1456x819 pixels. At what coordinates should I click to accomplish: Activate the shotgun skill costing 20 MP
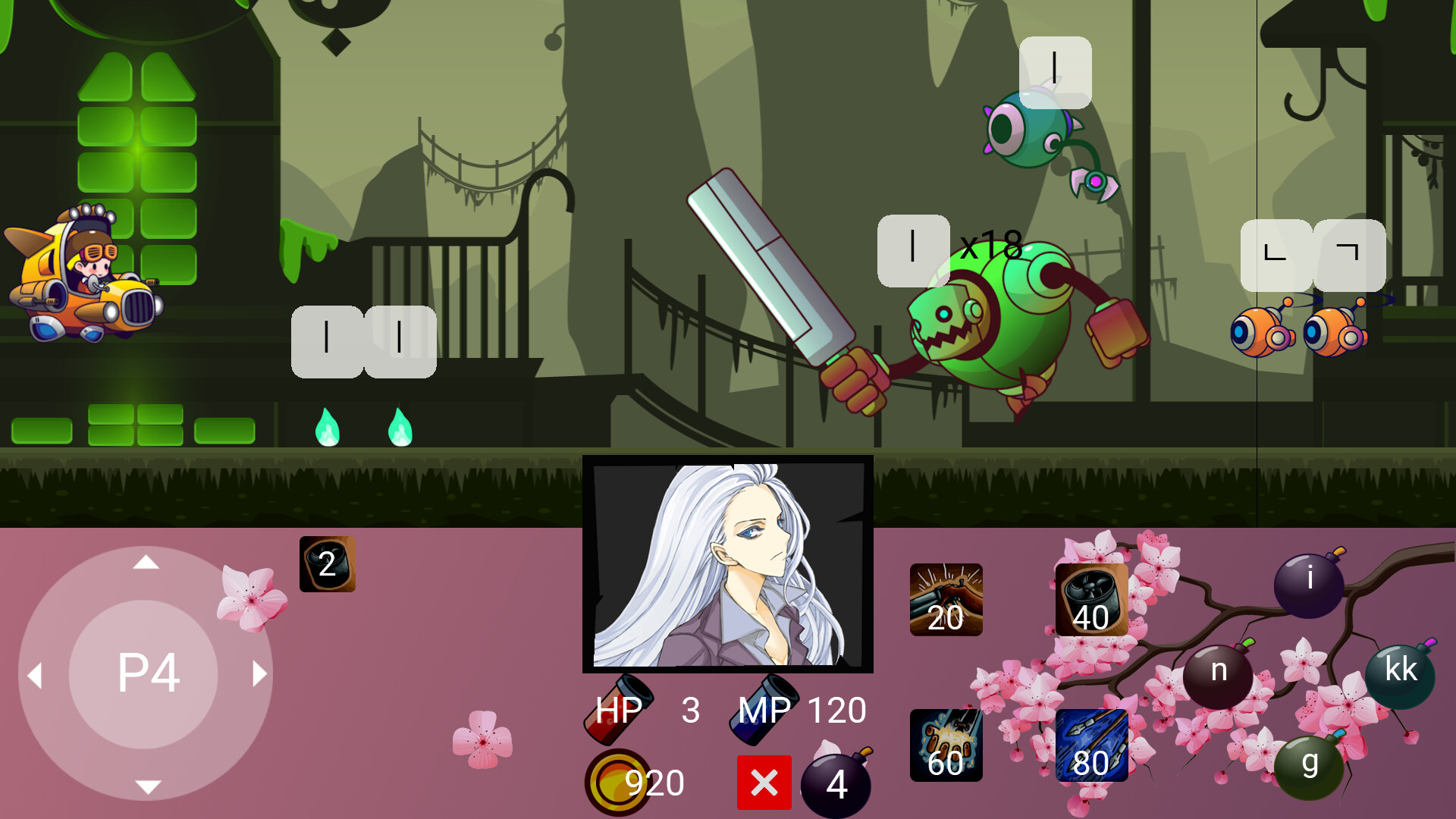click(x=946, y=601)
